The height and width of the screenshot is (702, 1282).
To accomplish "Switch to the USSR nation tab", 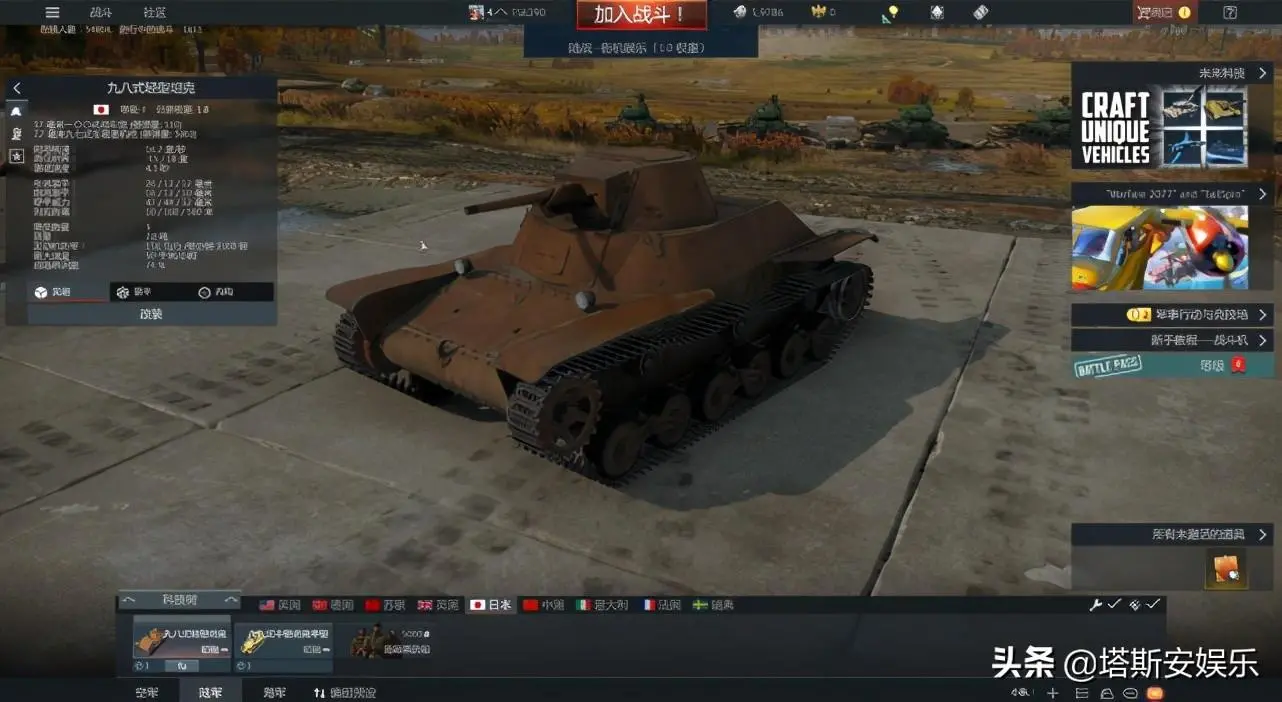I will pyautogui.click(x=386, y=605).
